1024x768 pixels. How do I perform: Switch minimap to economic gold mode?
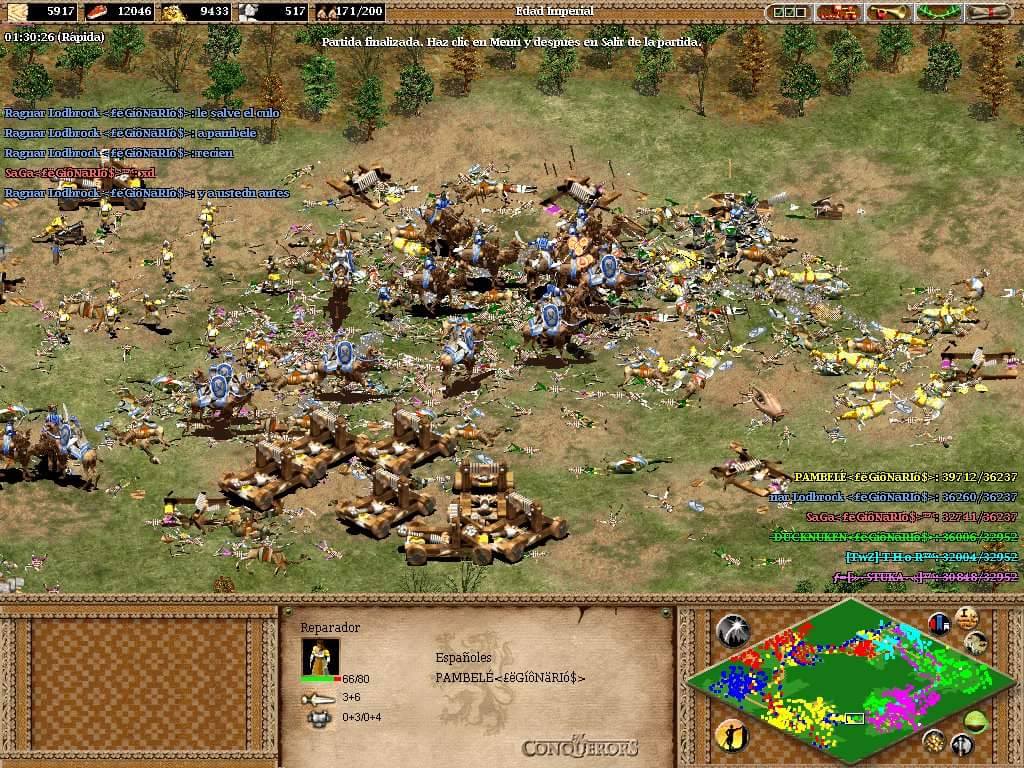[x=934, y=740]
